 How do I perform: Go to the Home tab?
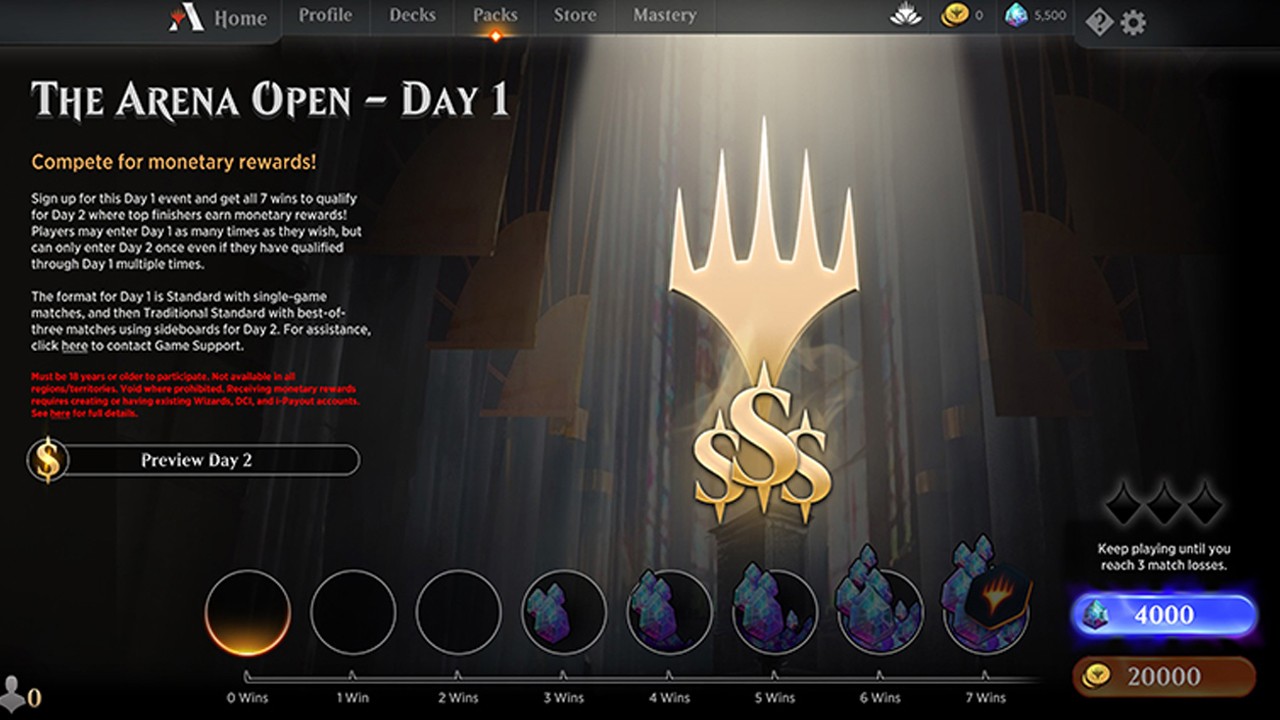tap(221, 18)
